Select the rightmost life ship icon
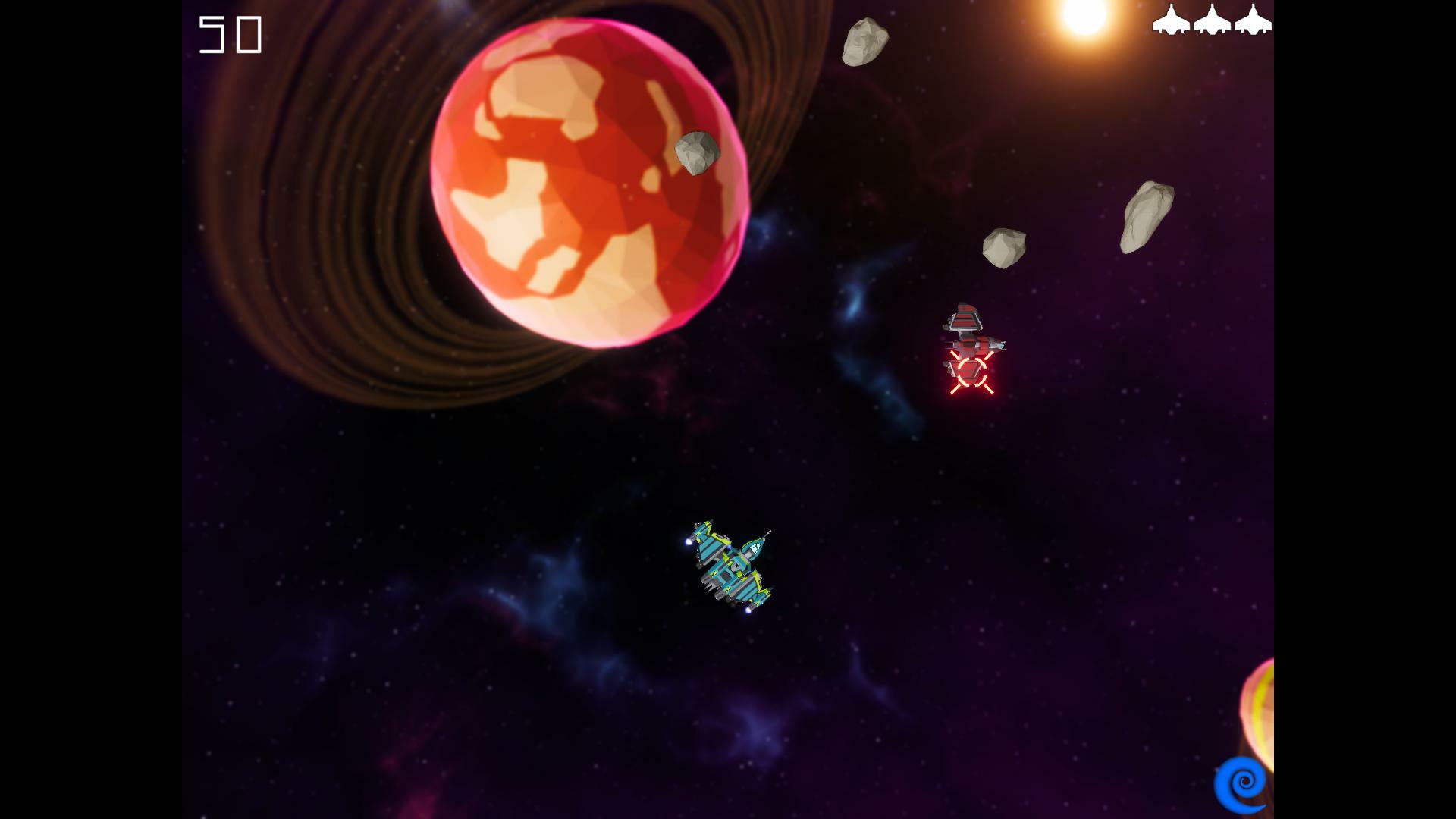Screen dimensions: 1456x819 [x=1256, y=21]
